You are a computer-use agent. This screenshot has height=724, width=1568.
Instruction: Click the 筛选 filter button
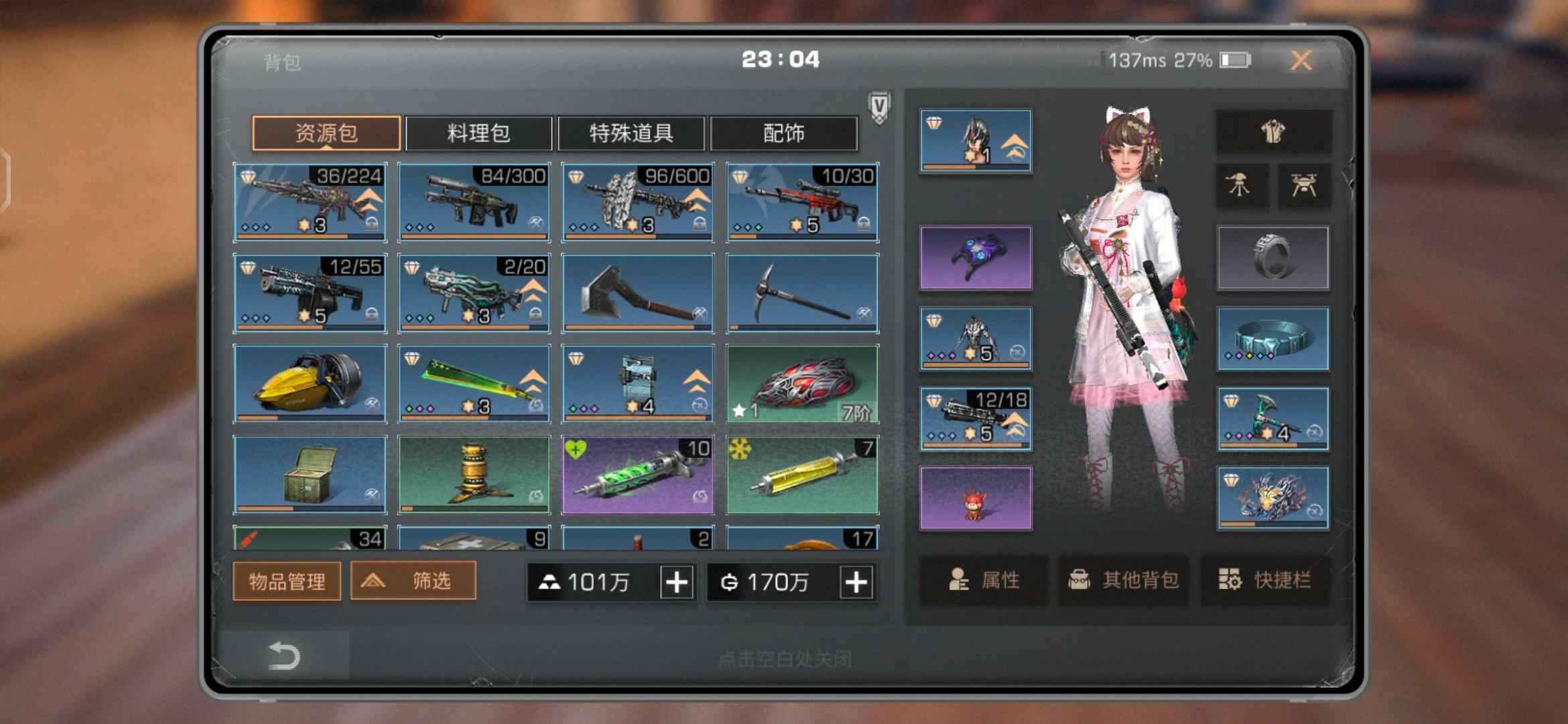coord(413,581)
